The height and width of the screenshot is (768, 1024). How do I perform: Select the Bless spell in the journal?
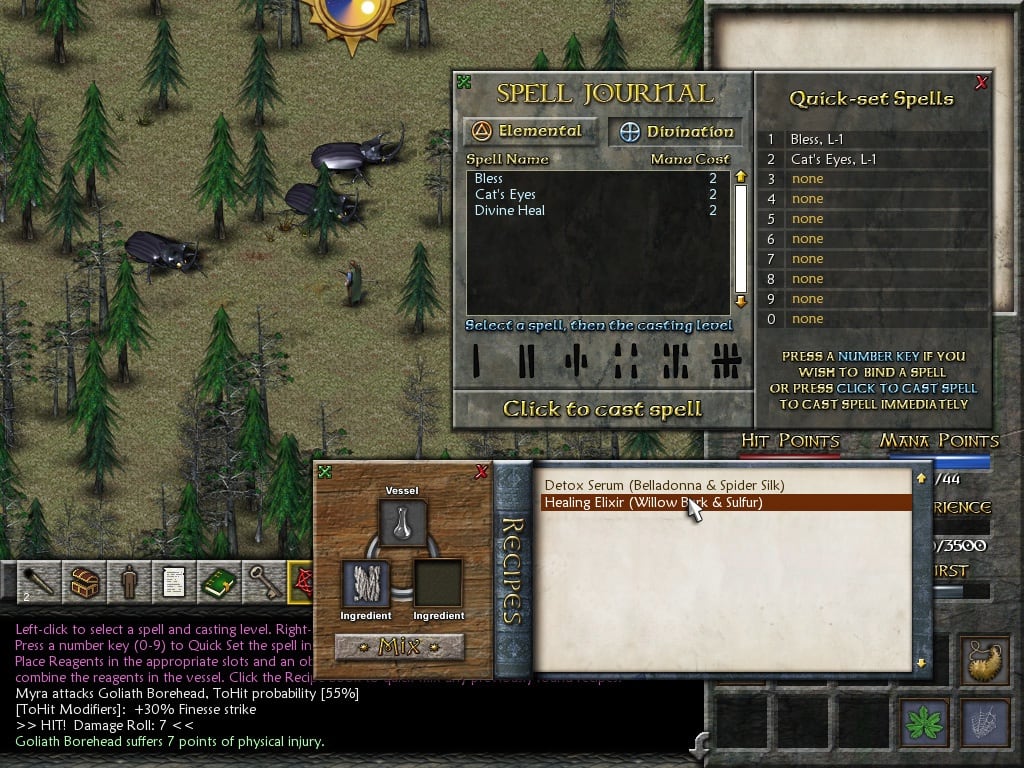pyautogui.click(x=489, y=178)
